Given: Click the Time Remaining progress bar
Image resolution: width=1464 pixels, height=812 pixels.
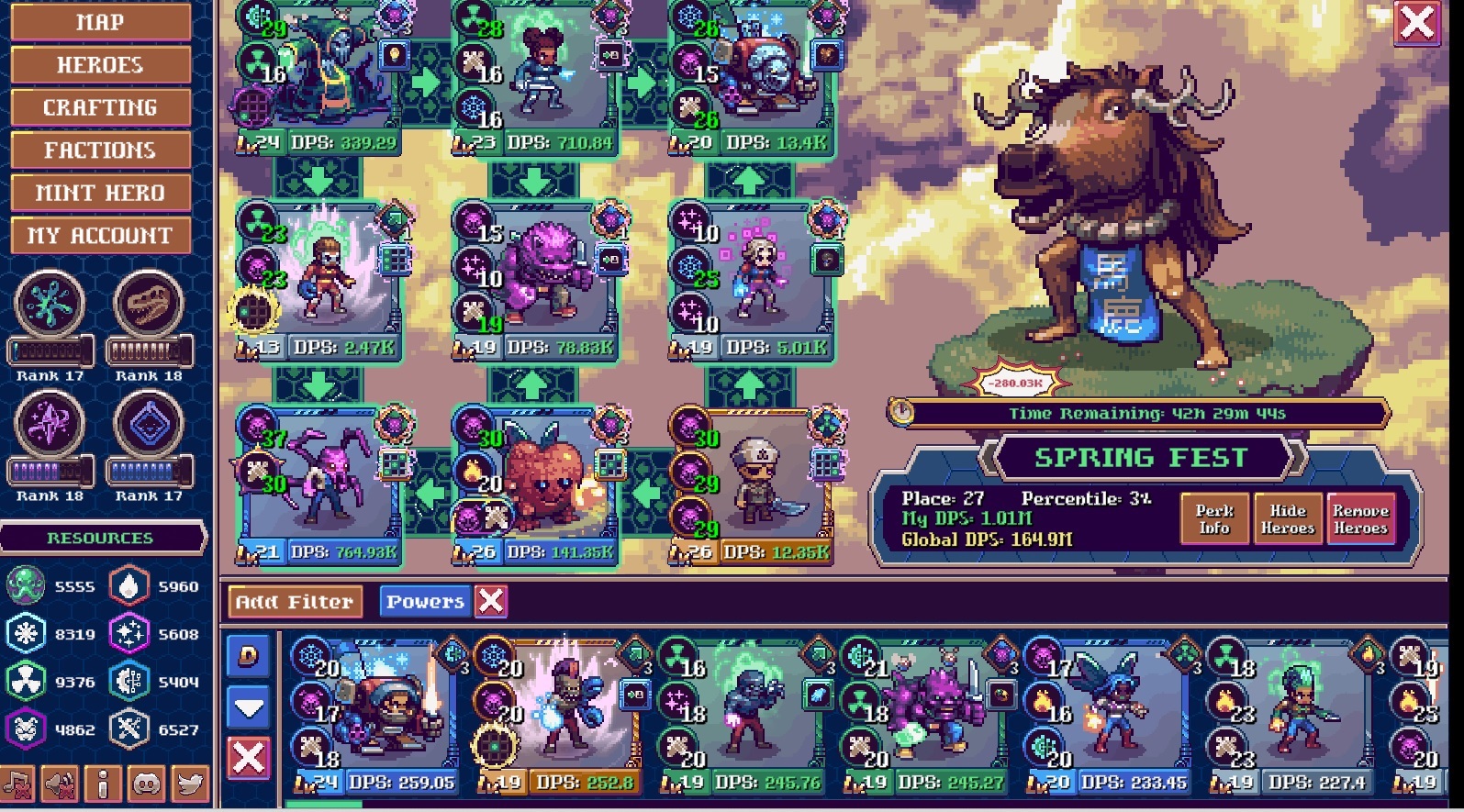Looking at the screenshot, I should [1138, 413].
